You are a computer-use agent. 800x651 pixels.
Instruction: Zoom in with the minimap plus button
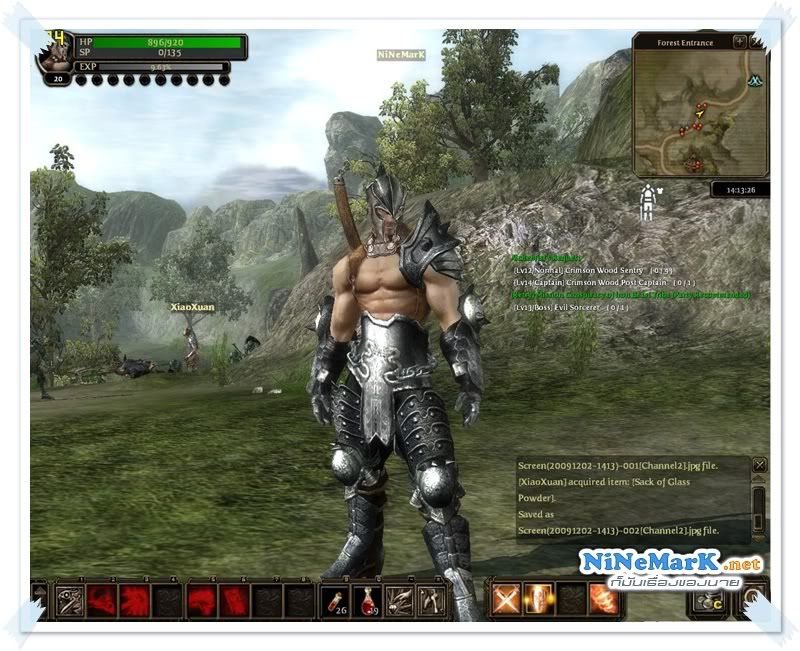coord(739,42)
